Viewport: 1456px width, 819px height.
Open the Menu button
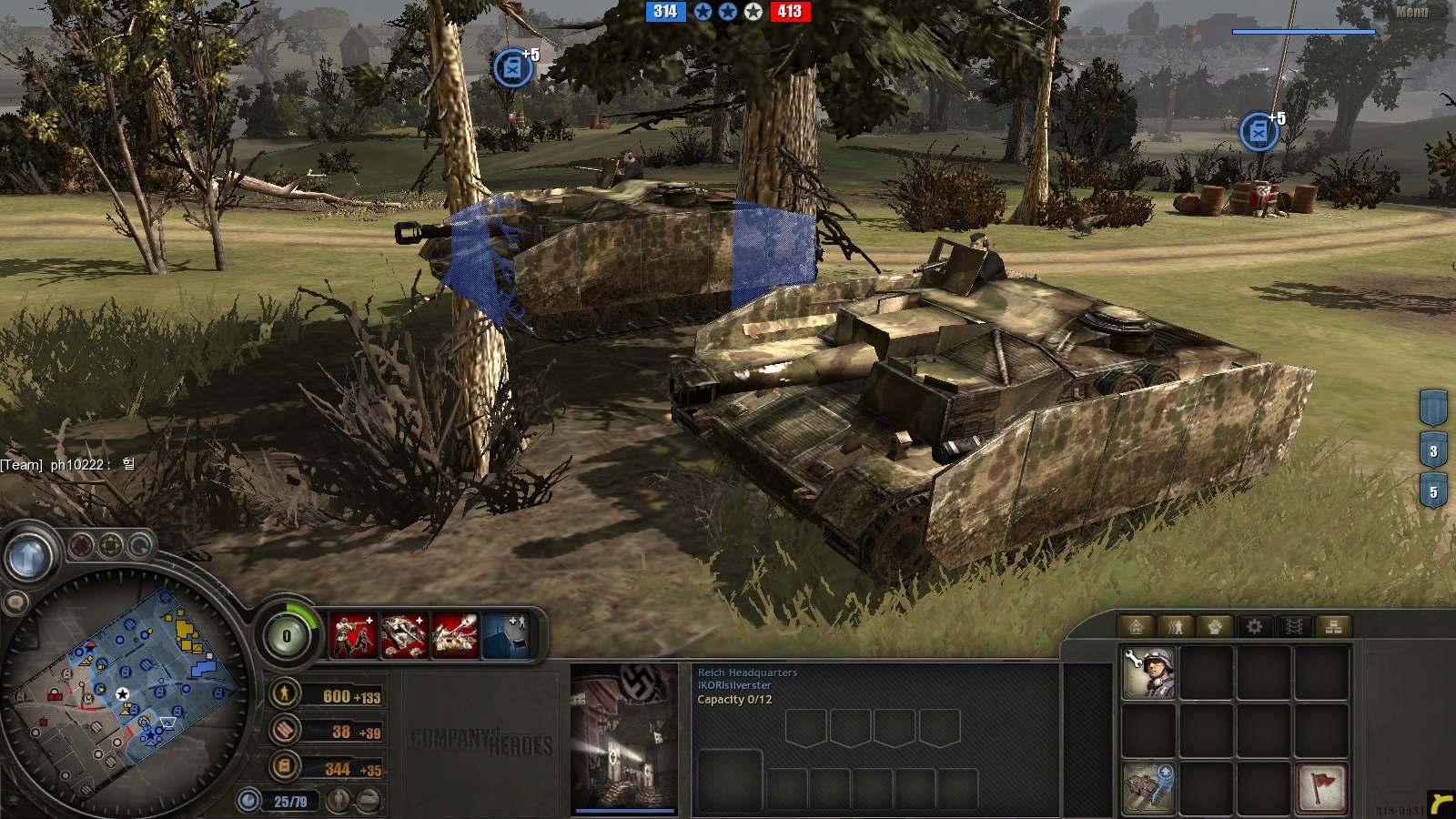pyautogui.click(x=1411, y=12)
